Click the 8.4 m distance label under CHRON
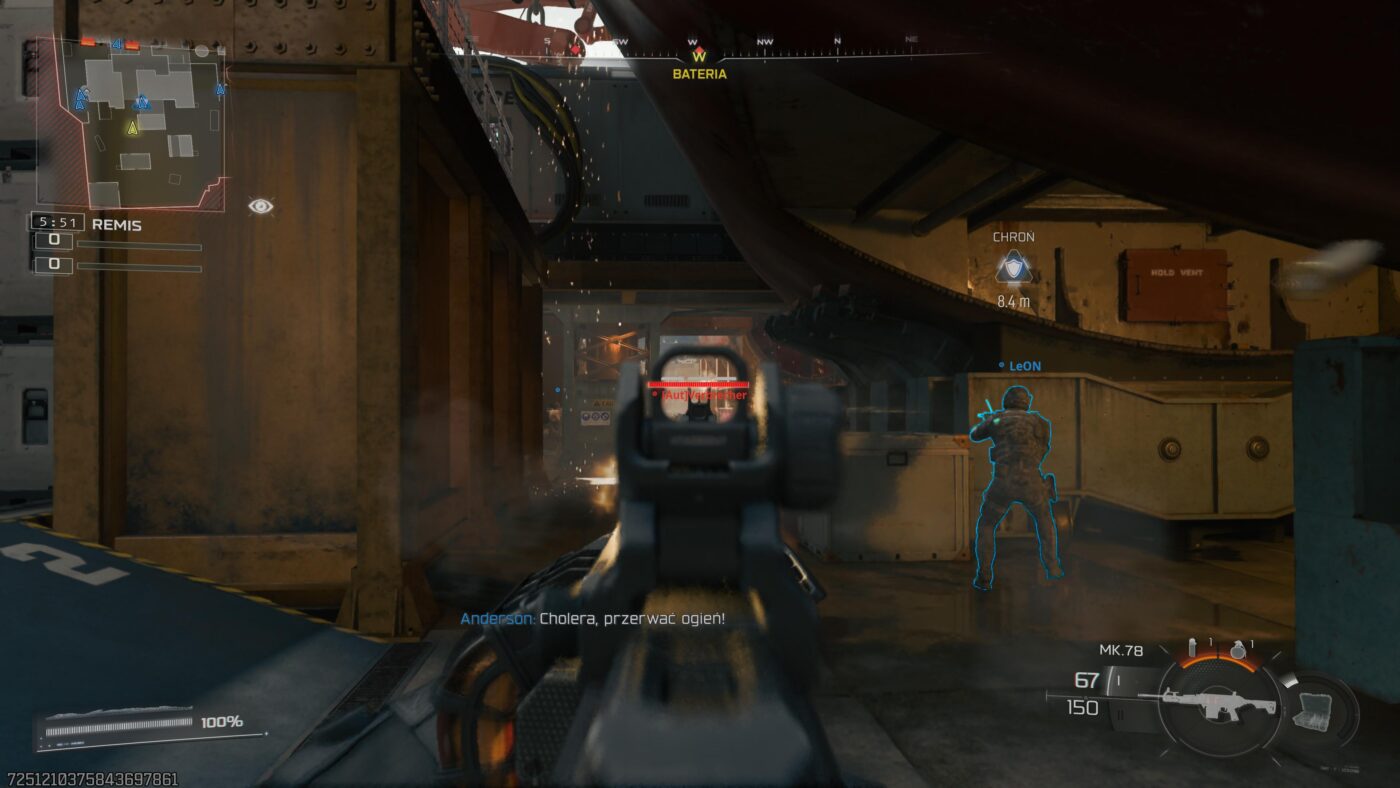 pyautogui.click(x=1013, y=301)
